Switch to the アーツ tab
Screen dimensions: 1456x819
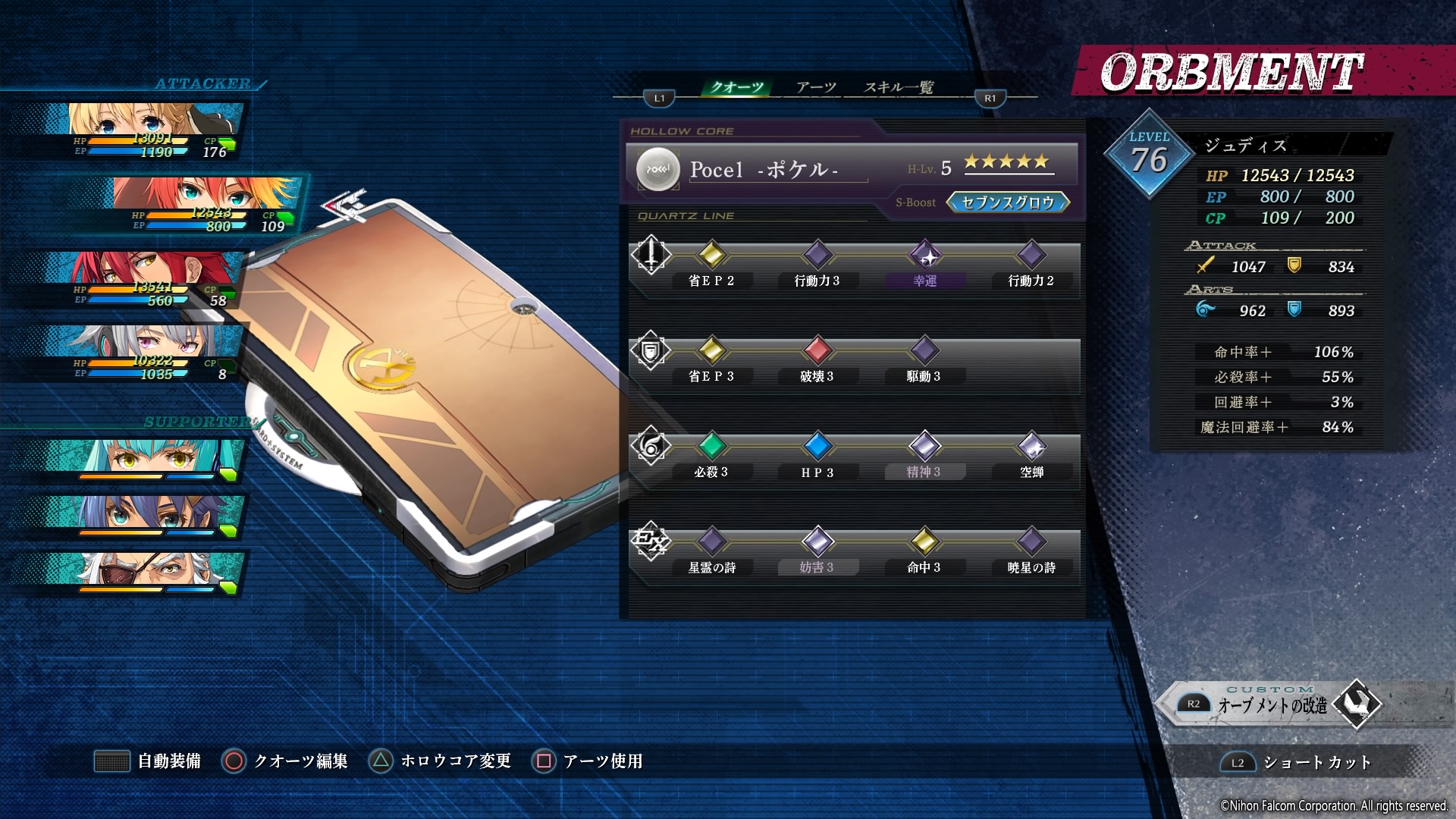tap(816, 87)
